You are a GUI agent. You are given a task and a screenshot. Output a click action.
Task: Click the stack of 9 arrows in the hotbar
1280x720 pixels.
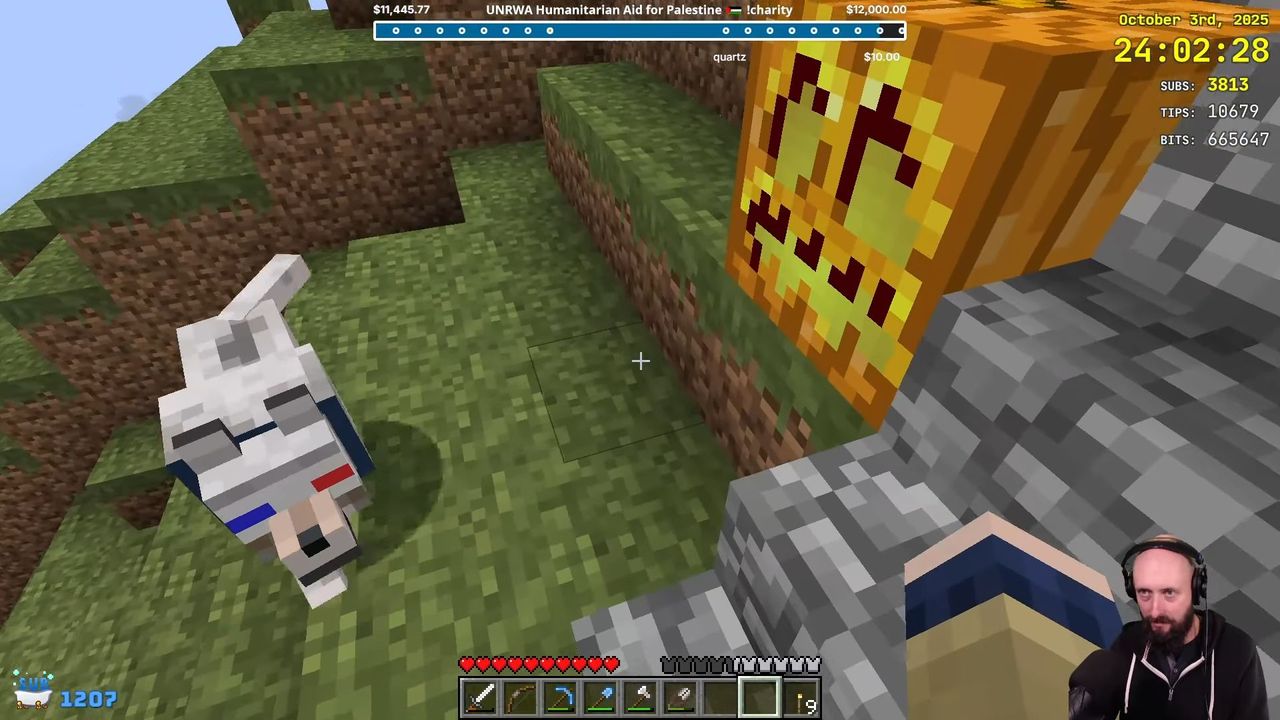pos(801,696)
